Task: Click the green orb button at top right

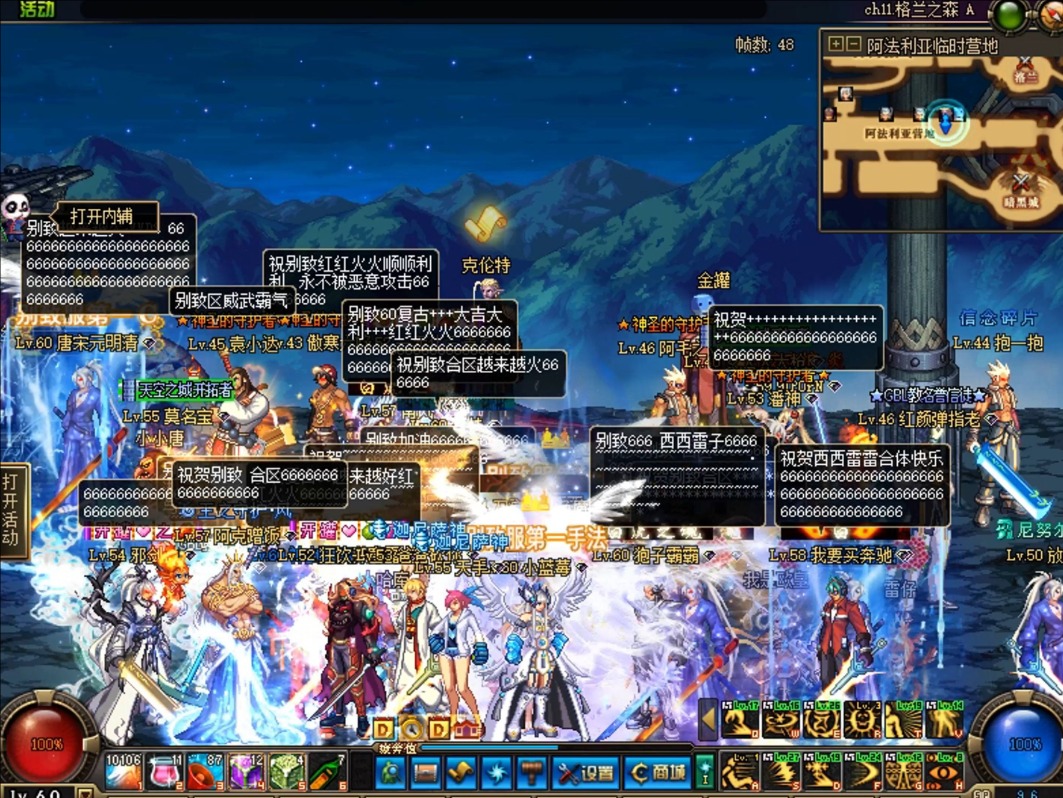Action: 1010,14
